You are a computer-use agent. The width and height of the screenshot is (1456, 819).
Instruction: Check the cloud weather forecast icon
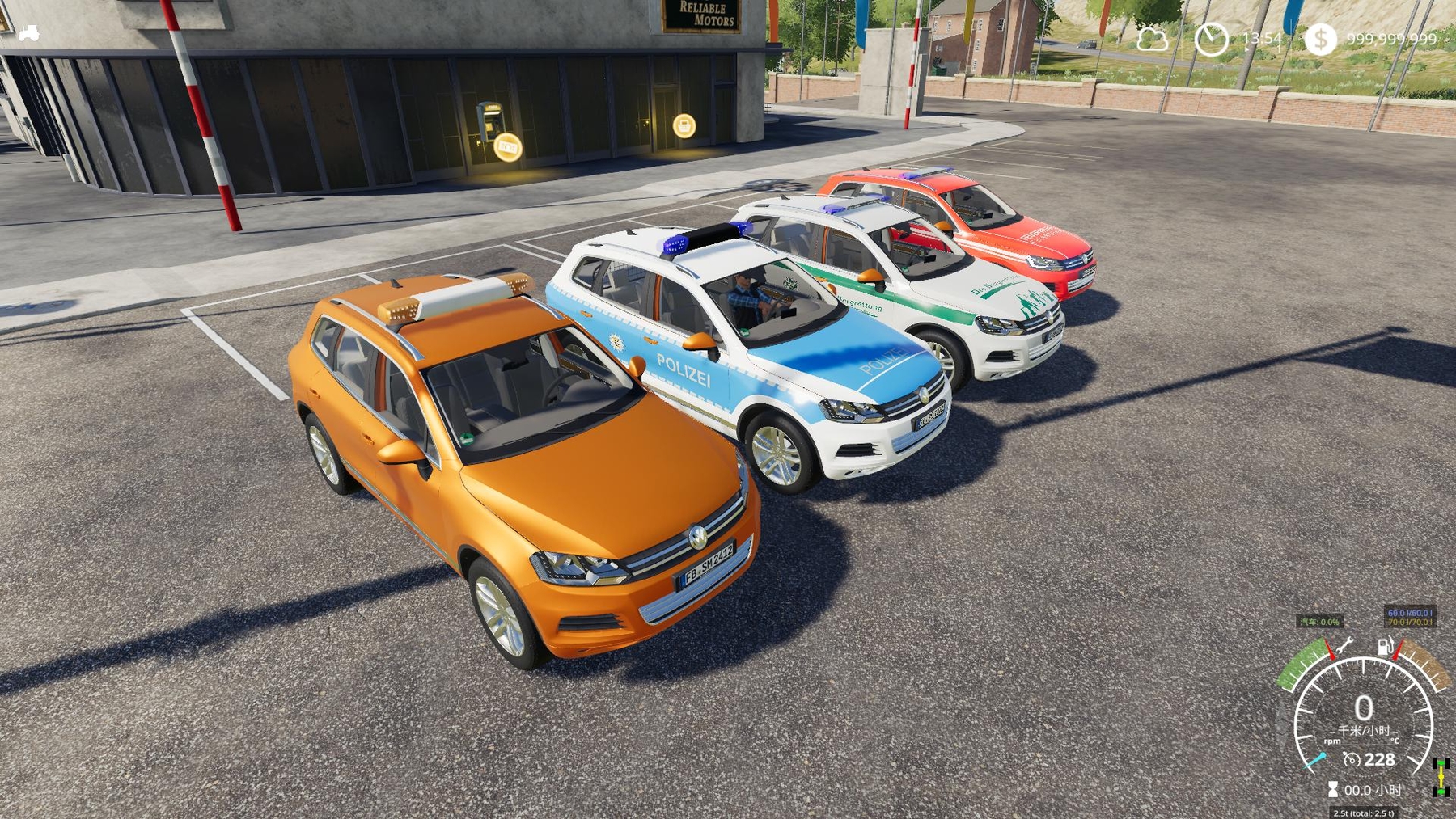point(1151,39)
